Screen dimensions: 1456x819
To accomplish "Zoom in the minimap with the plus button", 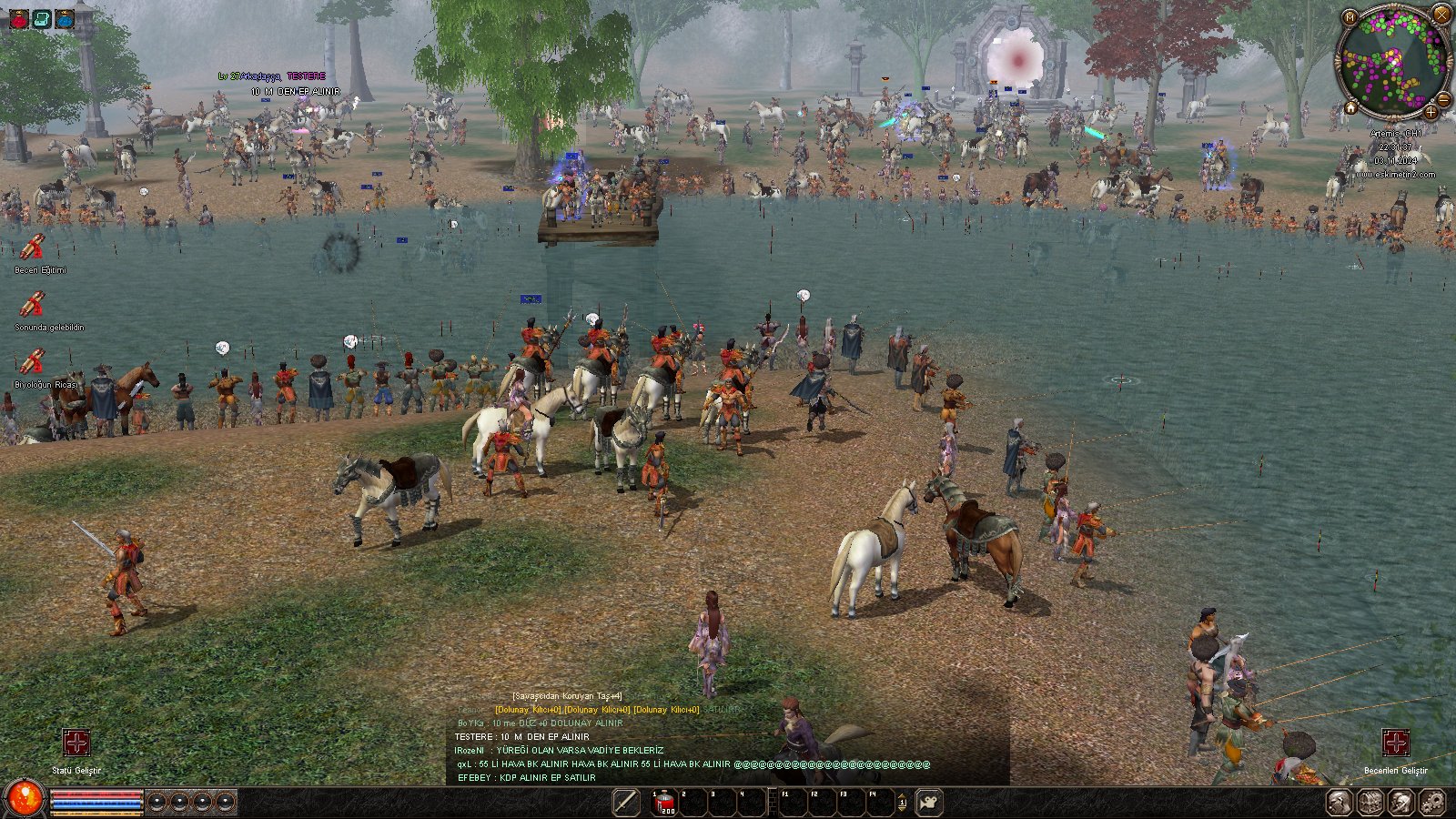I will [1431, 112].
